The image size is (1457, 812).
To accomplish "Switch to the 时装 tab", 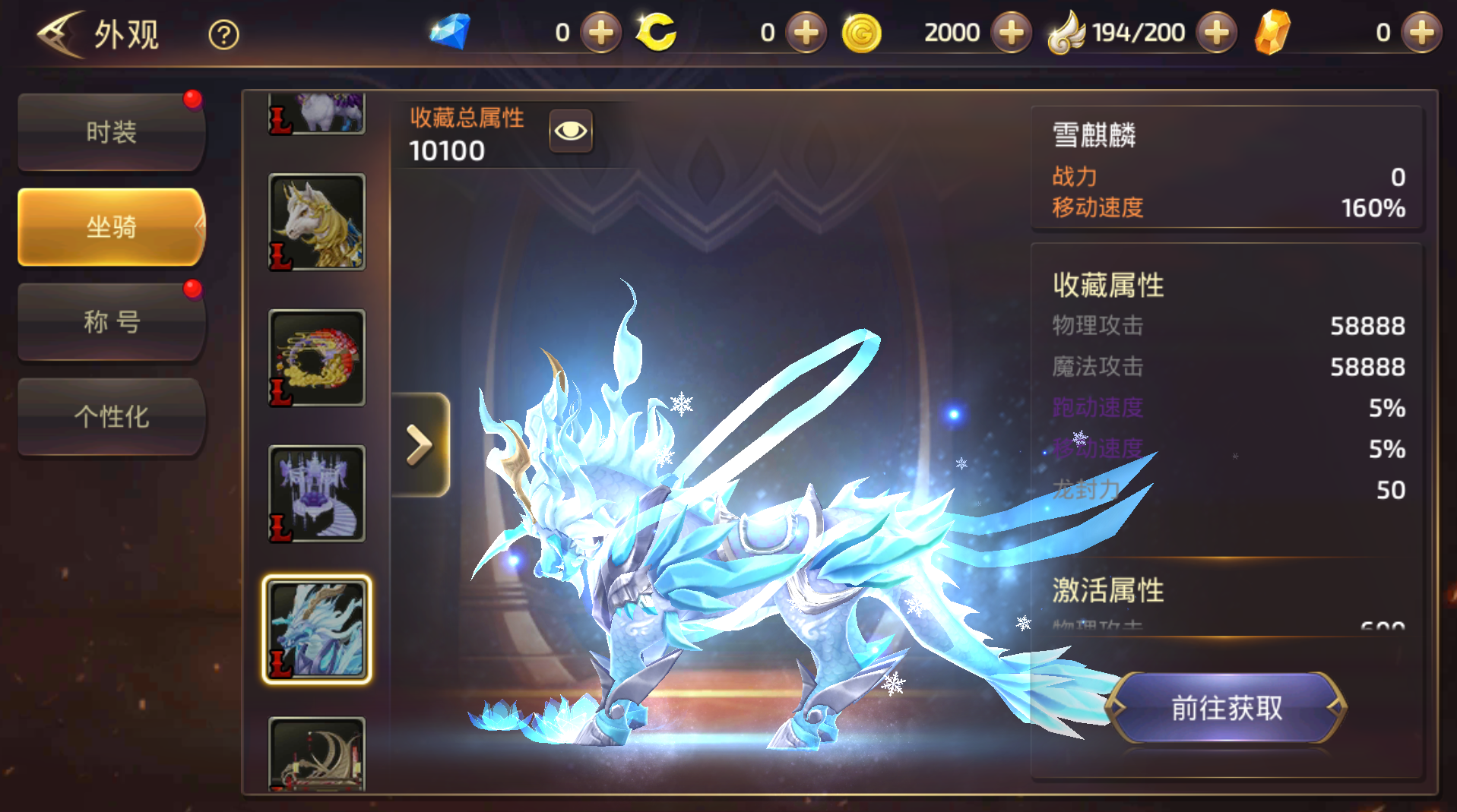I will [111, 132].
